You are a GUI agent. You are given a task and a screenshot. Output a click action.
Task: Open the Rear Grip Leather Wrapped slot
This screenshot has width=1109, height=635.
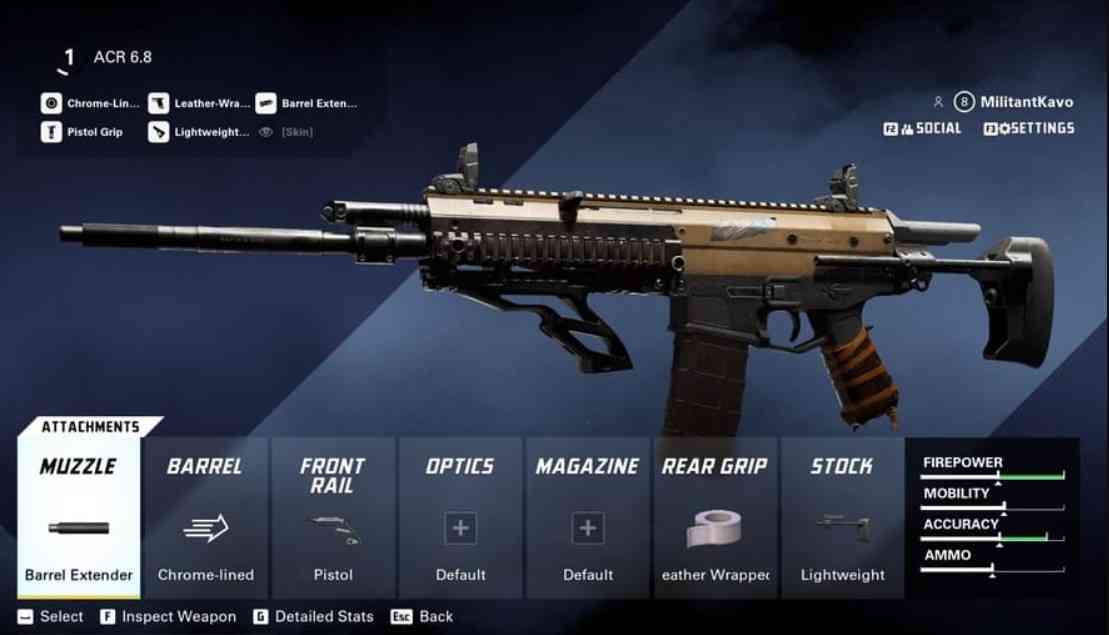pos(714,517)
